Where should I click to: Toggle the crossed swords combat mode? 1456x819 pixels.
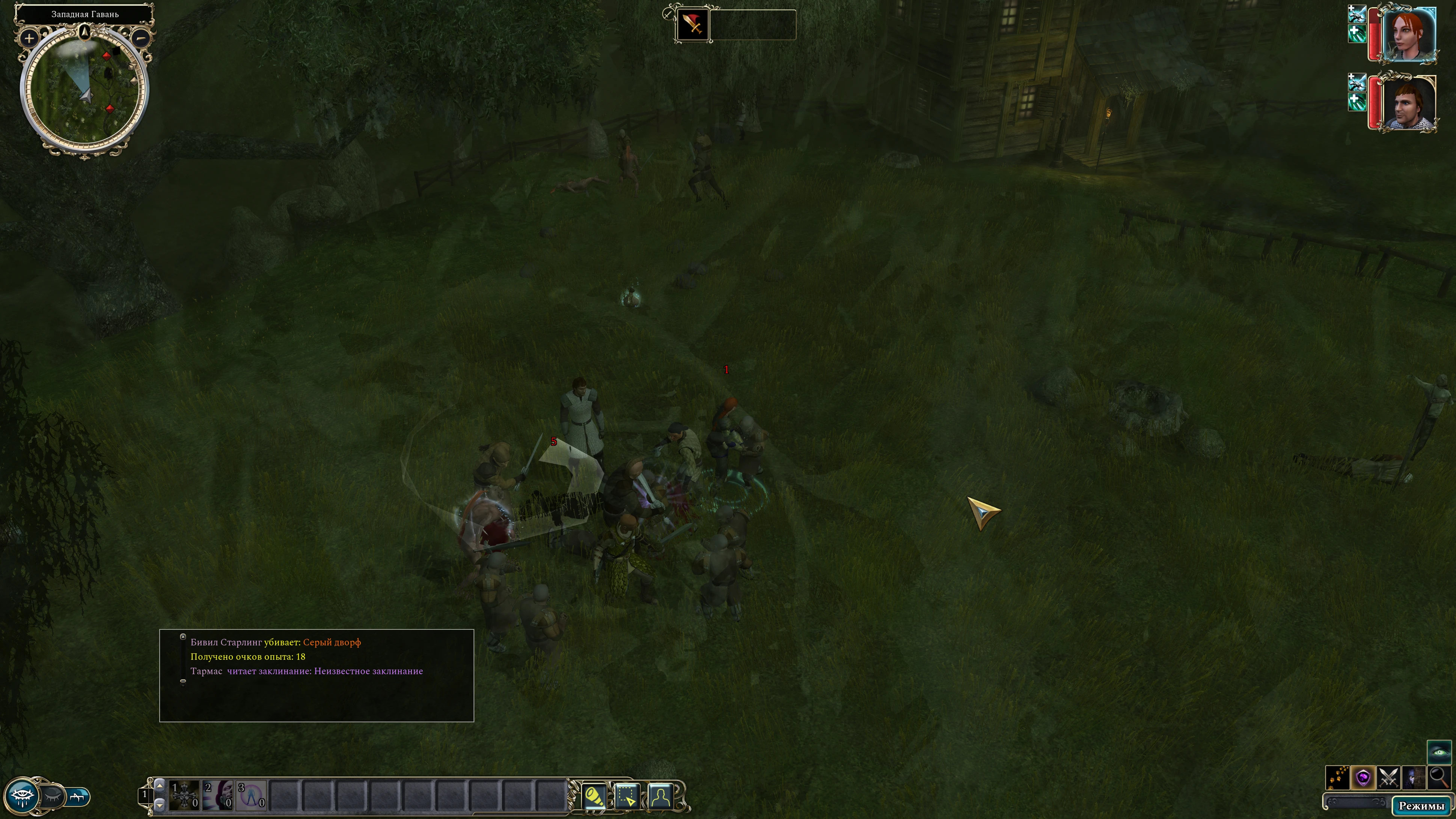[x=1388, y=778]
